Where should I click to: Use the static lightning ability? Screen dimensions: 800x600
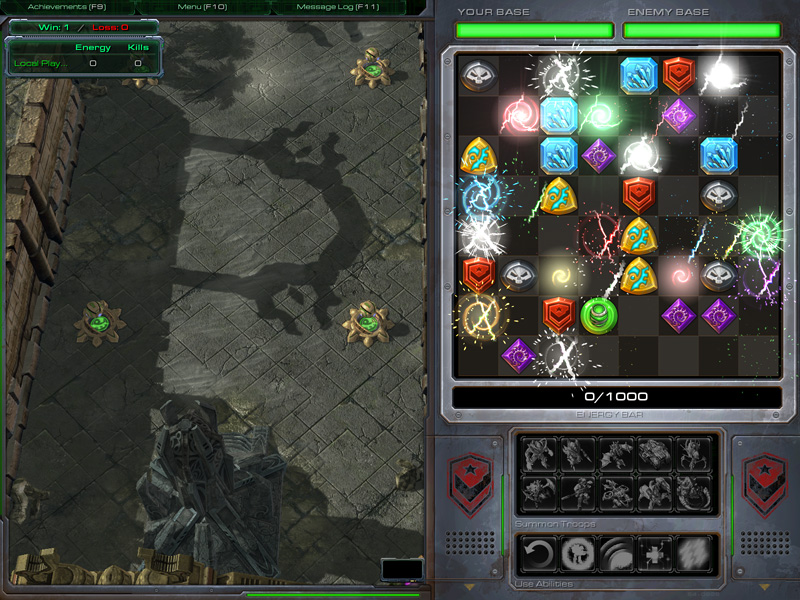[694, 553]
